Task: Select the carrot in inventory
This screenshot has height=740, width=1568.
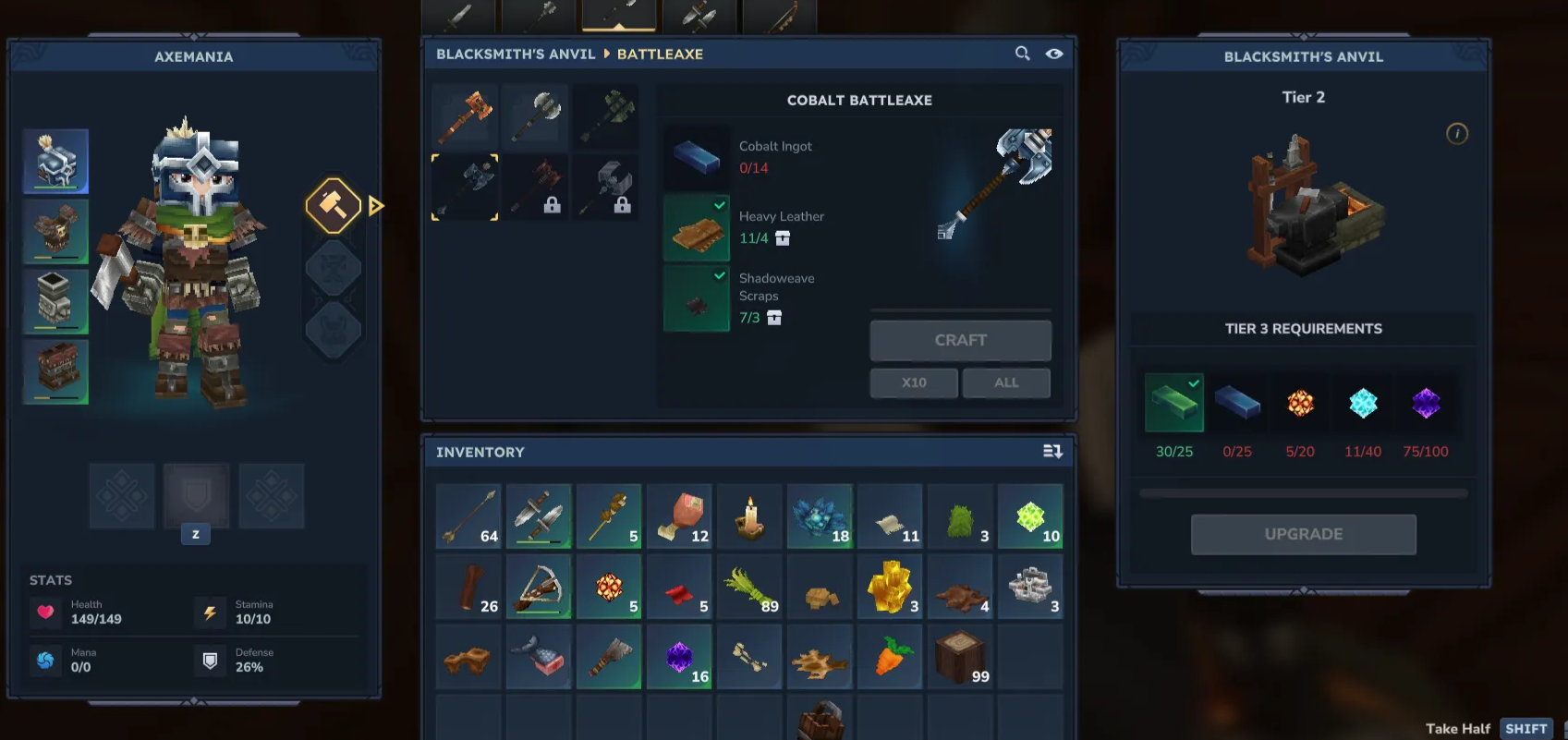Action: click(x=890, y=656)
